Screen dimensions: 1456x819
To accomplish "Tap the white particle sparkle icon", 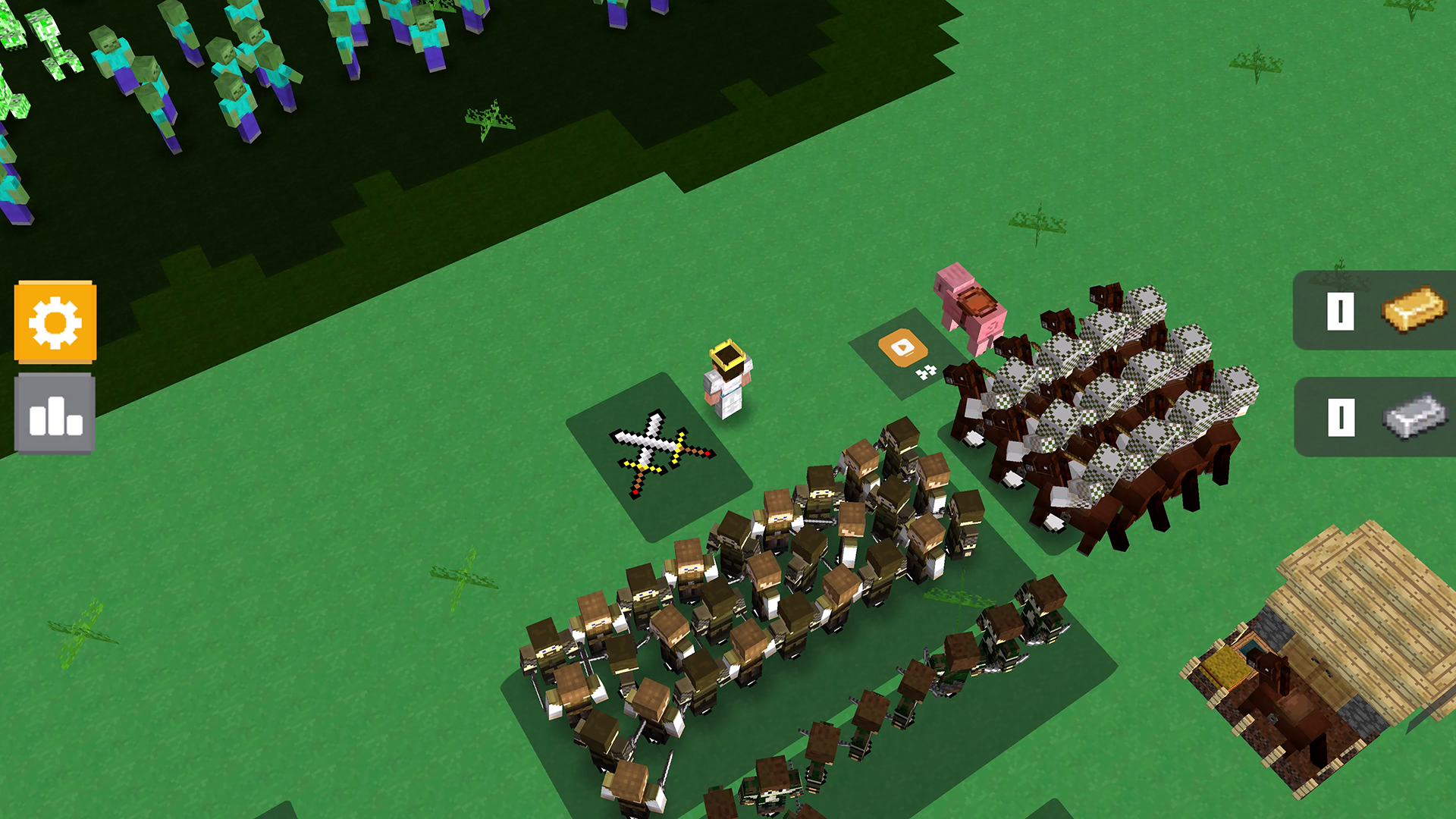I will click(926, 373).
